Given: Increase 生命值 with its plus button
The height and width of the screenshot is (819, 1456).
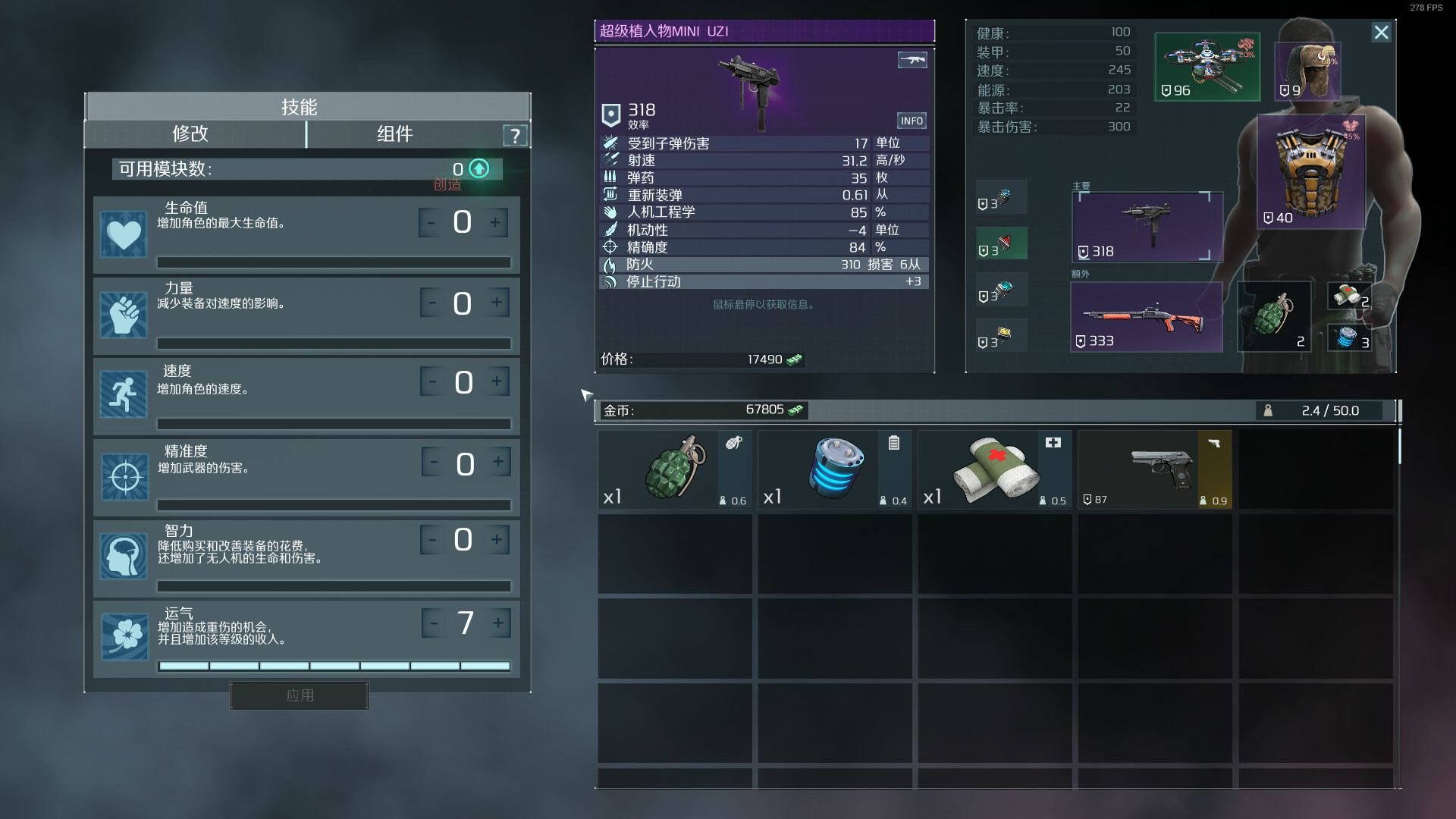Looking at the screenshot, I should tap(495, 223).
